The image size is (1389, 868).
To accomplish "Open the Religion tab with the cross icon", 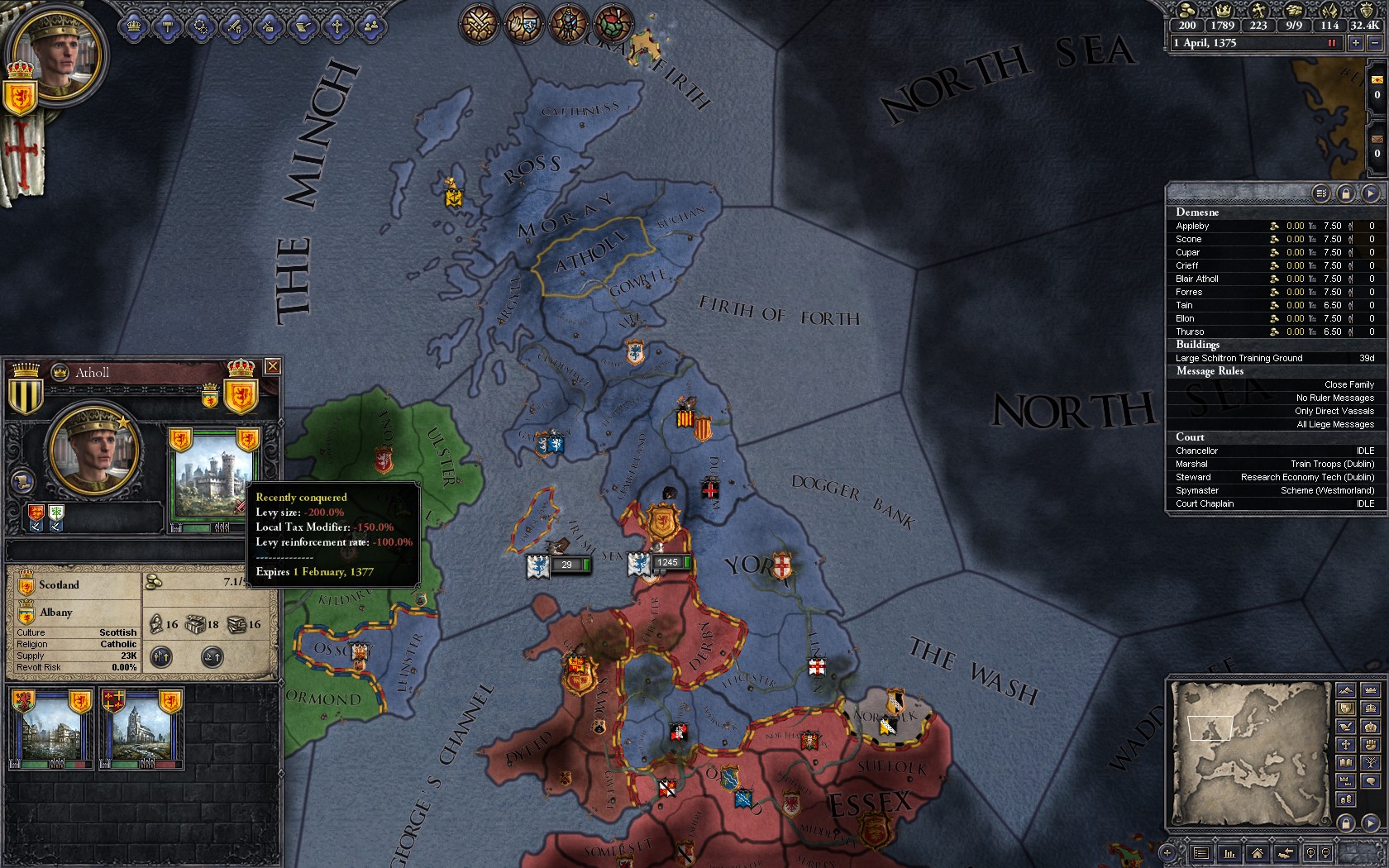I will click(x=337, y=26).
